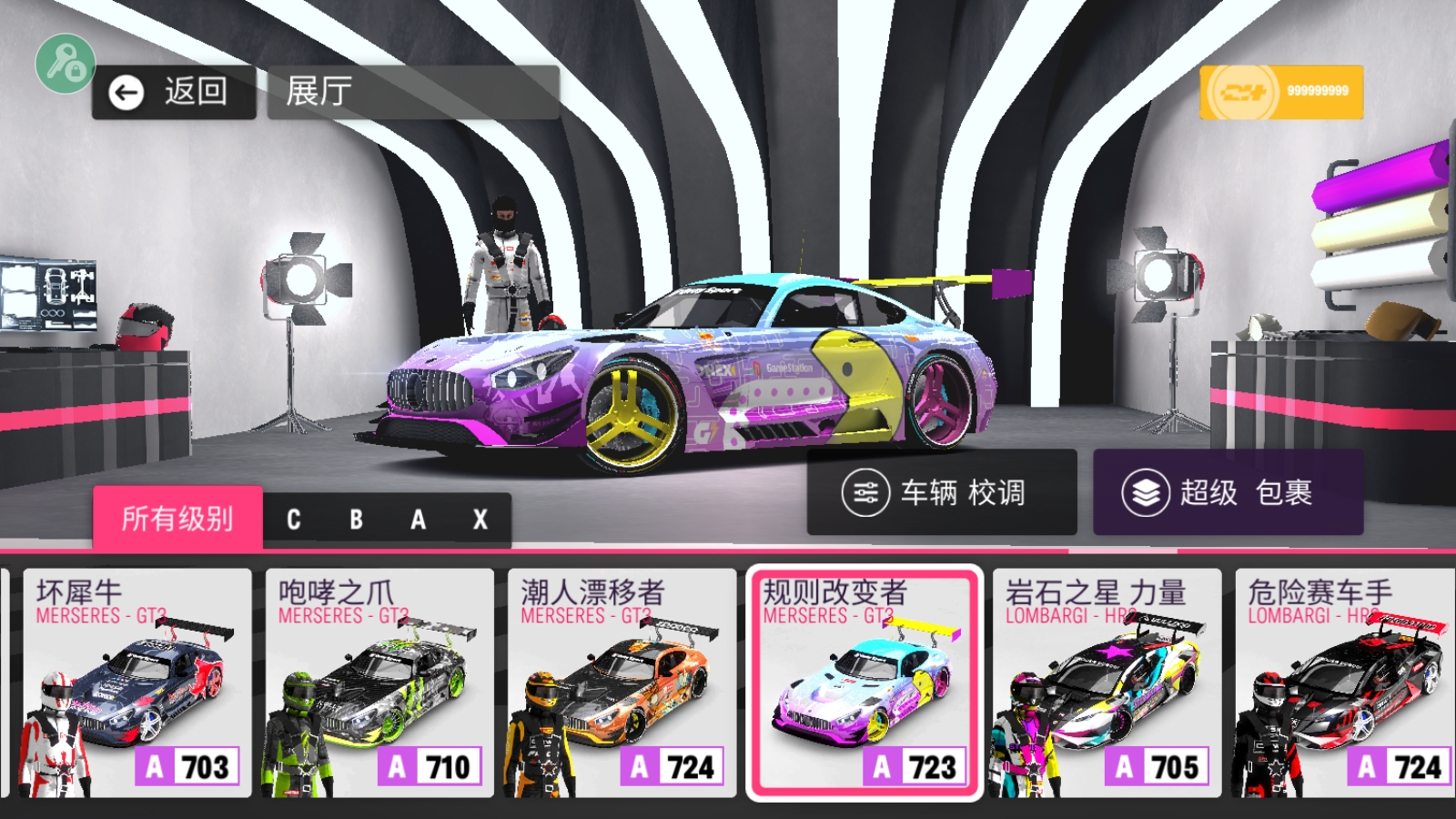The height and width of the screenshot is (819, 1456).
Task: Choose the 咆哮之爪 car card
Action: pyautogui.click(x=379, y=682)
